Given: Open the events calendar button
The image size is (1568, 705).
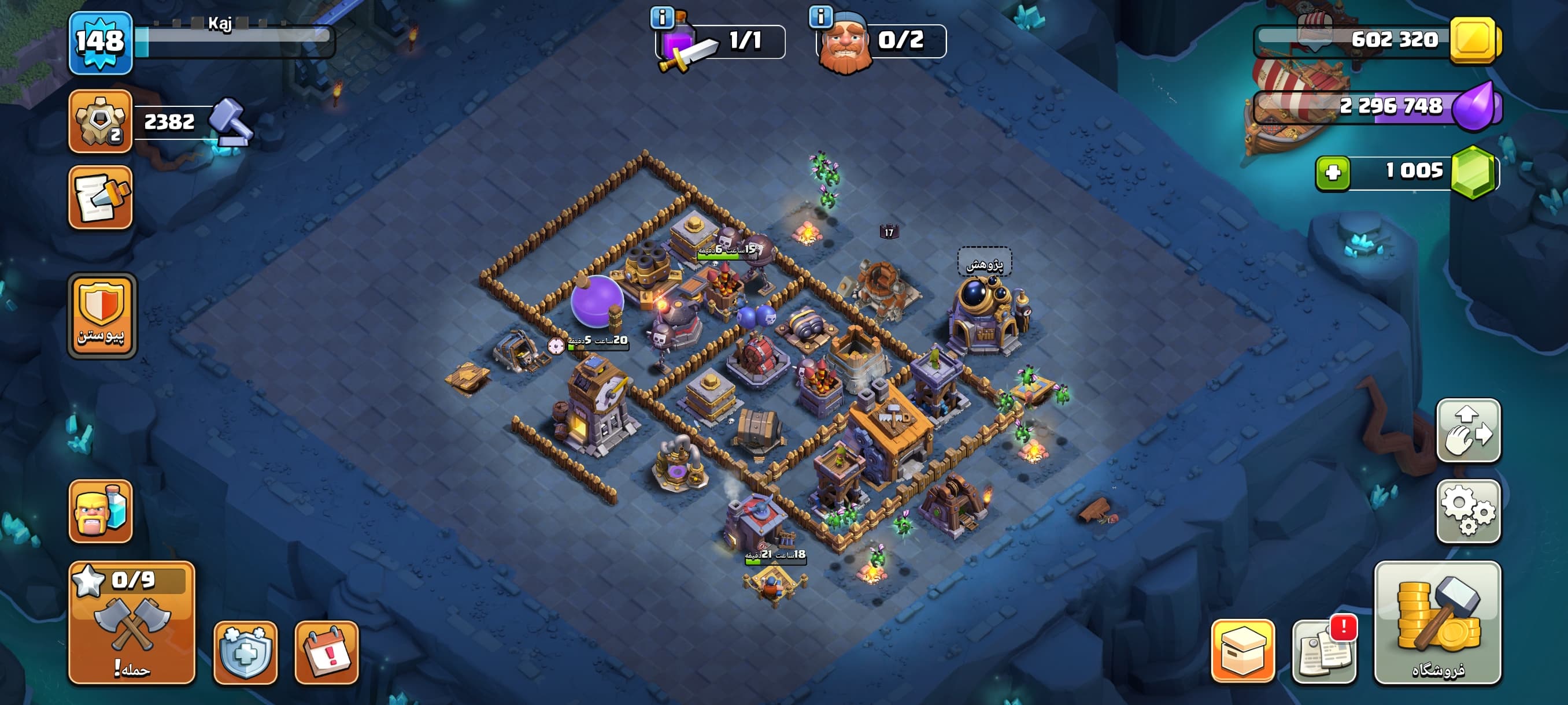Looking at the screenshot, I should point(326,652).
